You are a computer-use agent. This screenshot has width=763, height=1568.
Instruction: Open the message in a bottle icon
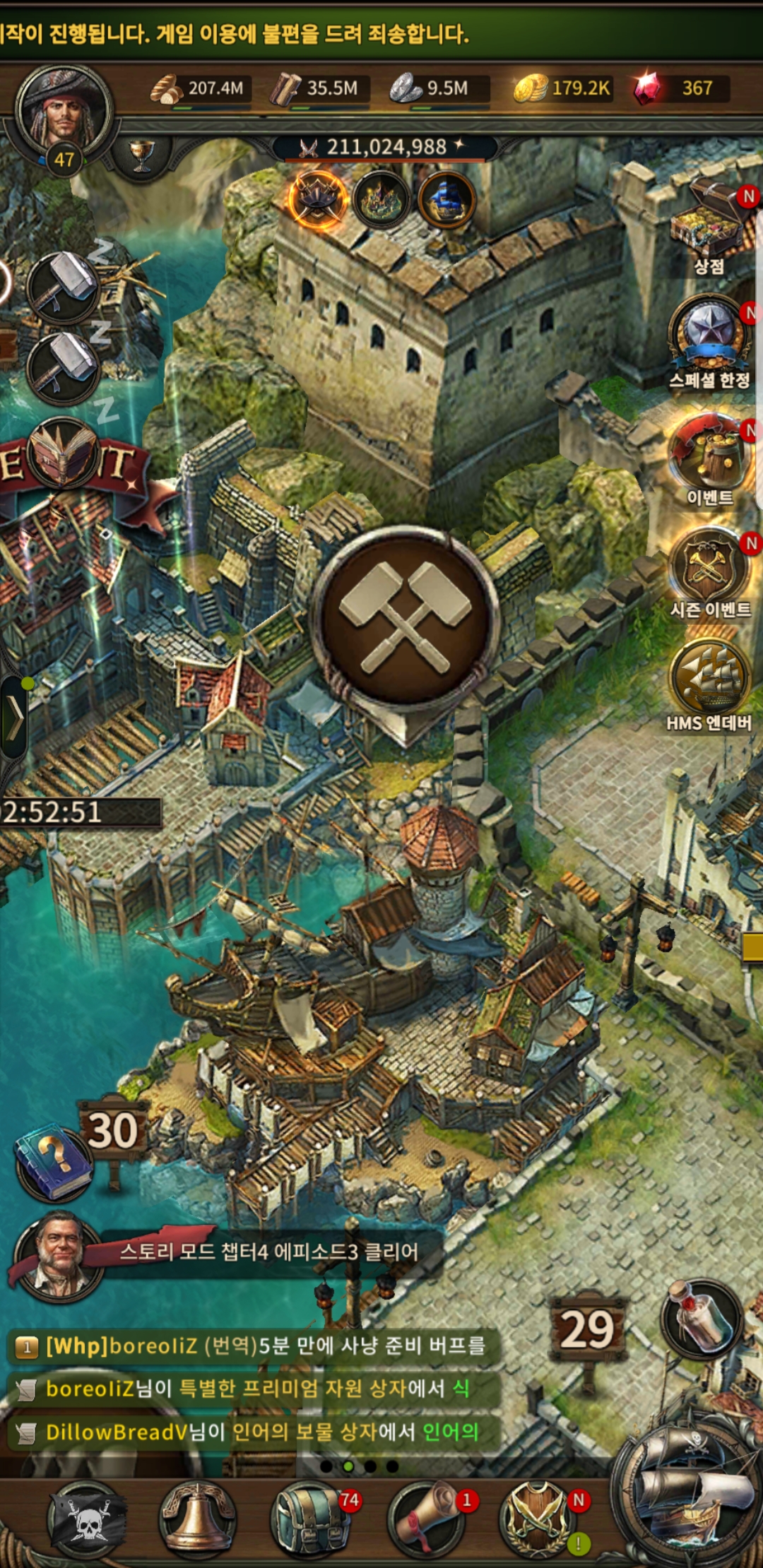click(x=702, y=1317)
